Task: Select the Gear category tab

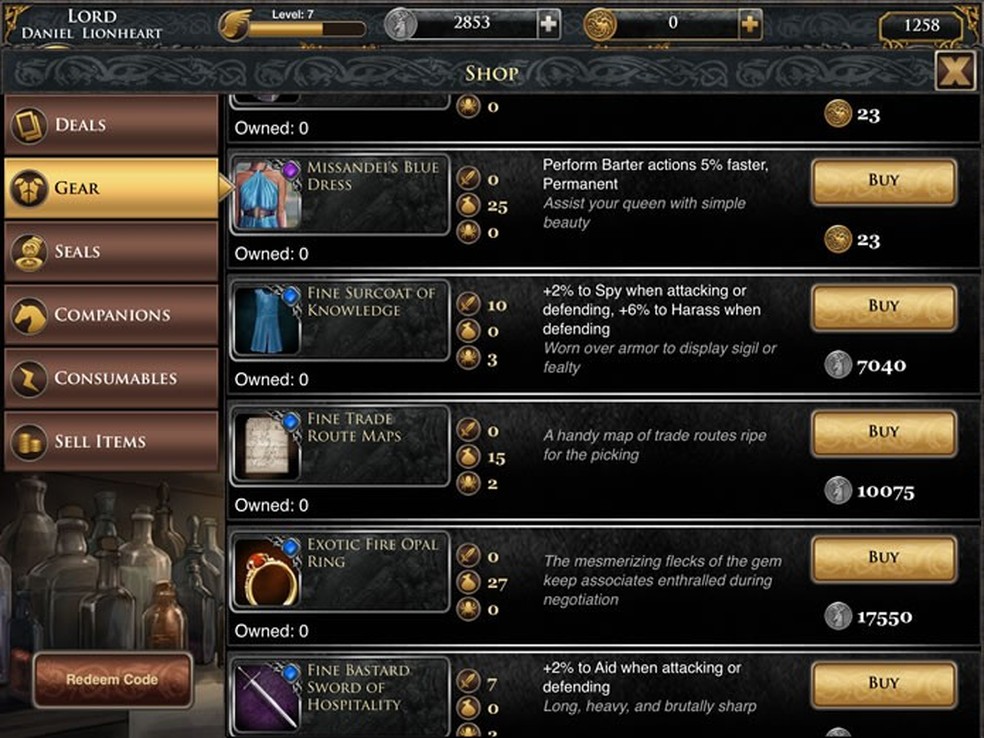Action: point(111,188)
